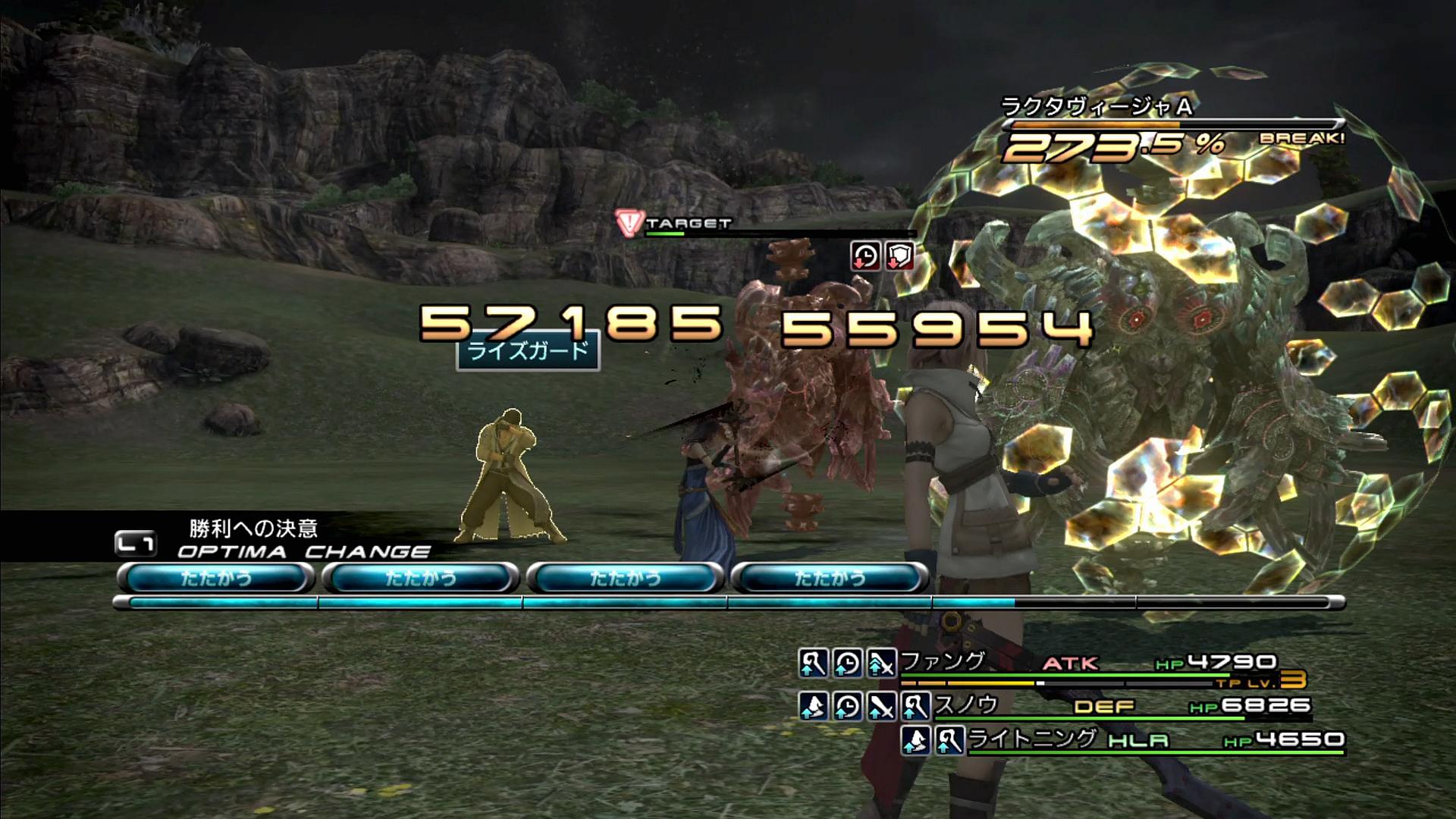The width and height of the screenshot is (1456, 819).
Task: Click the deprotect shield debuff icon on target
Action: click(899, 256)
